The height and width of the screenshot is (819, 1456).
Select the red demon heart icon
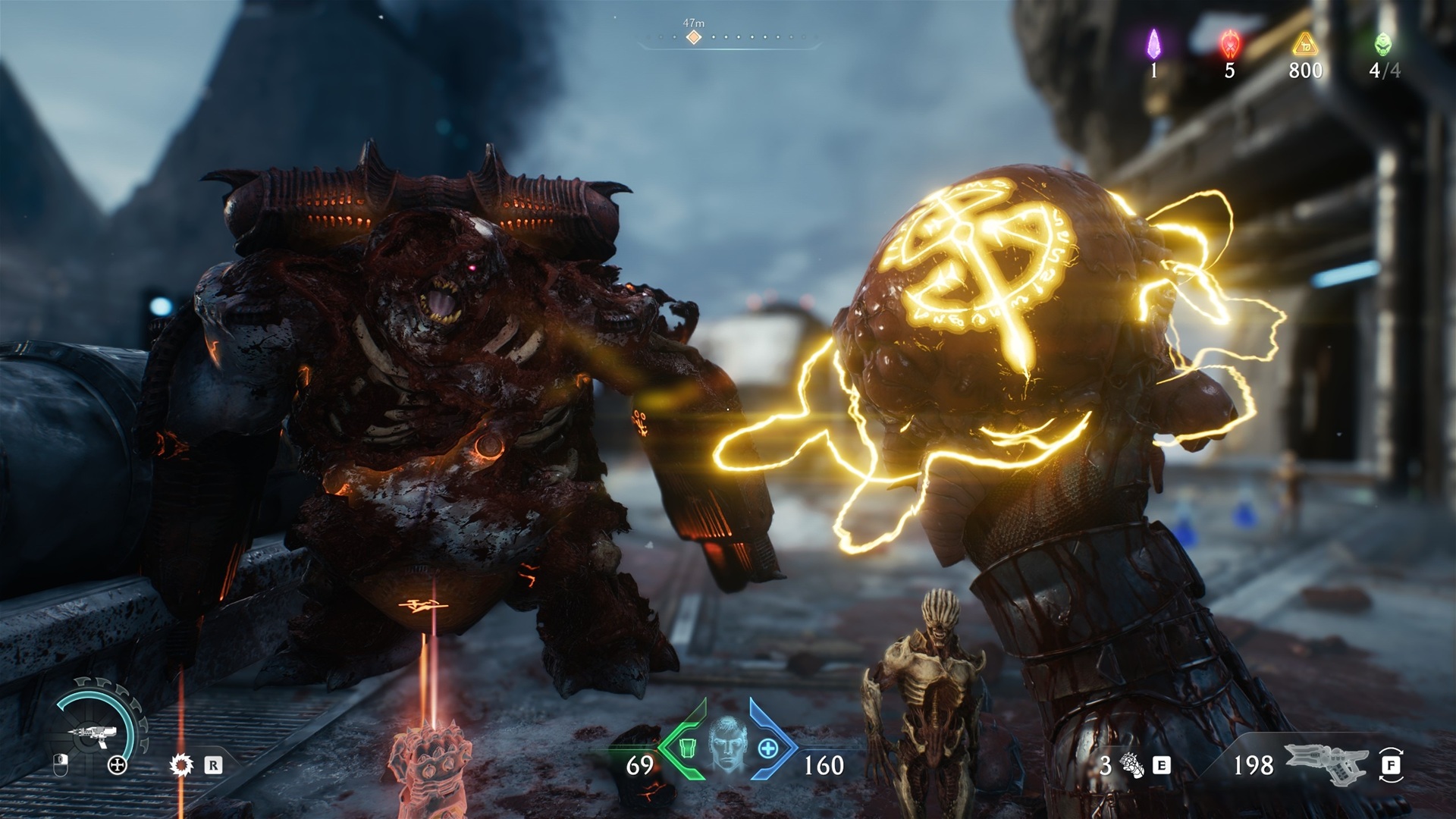point(1229,45)
